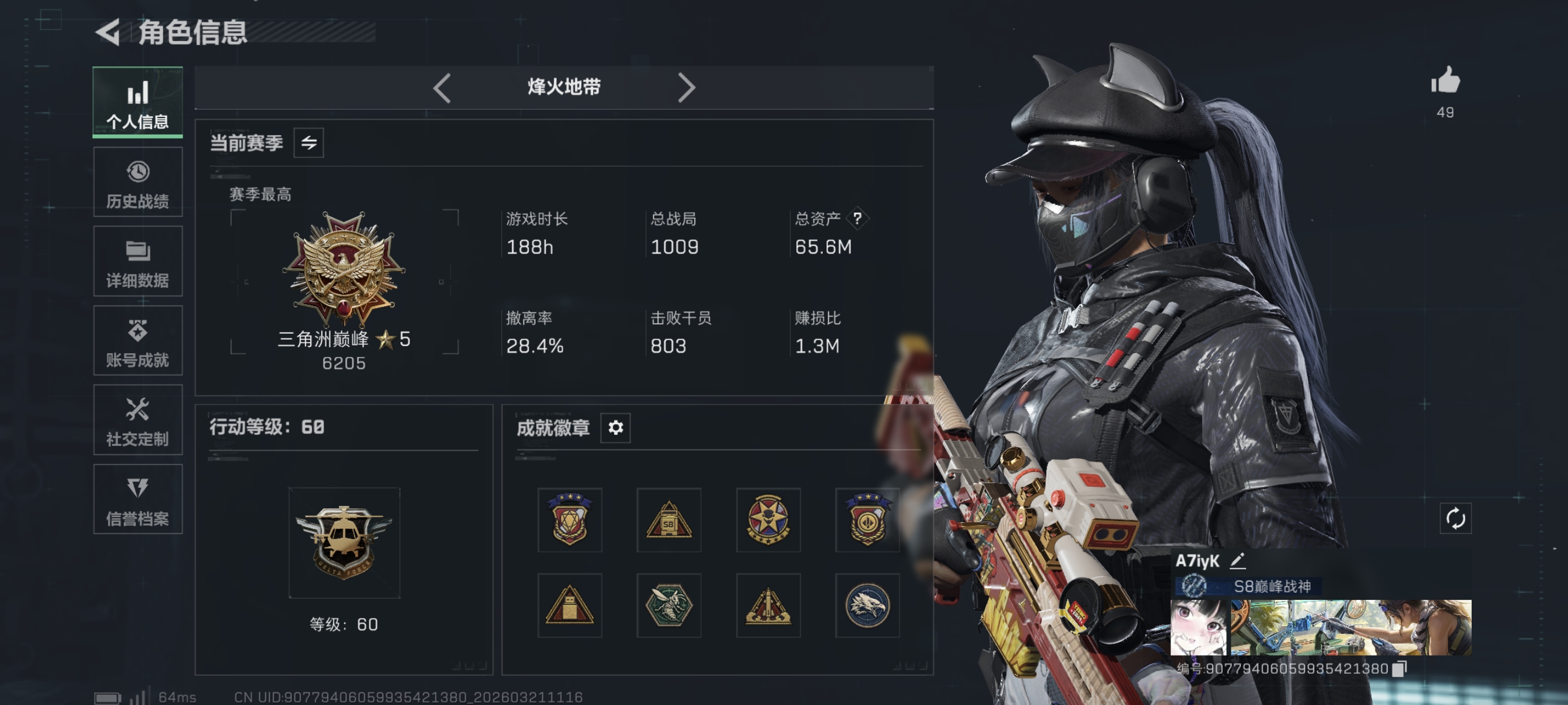View 账号成就 achievements

(x=137, y=341)
